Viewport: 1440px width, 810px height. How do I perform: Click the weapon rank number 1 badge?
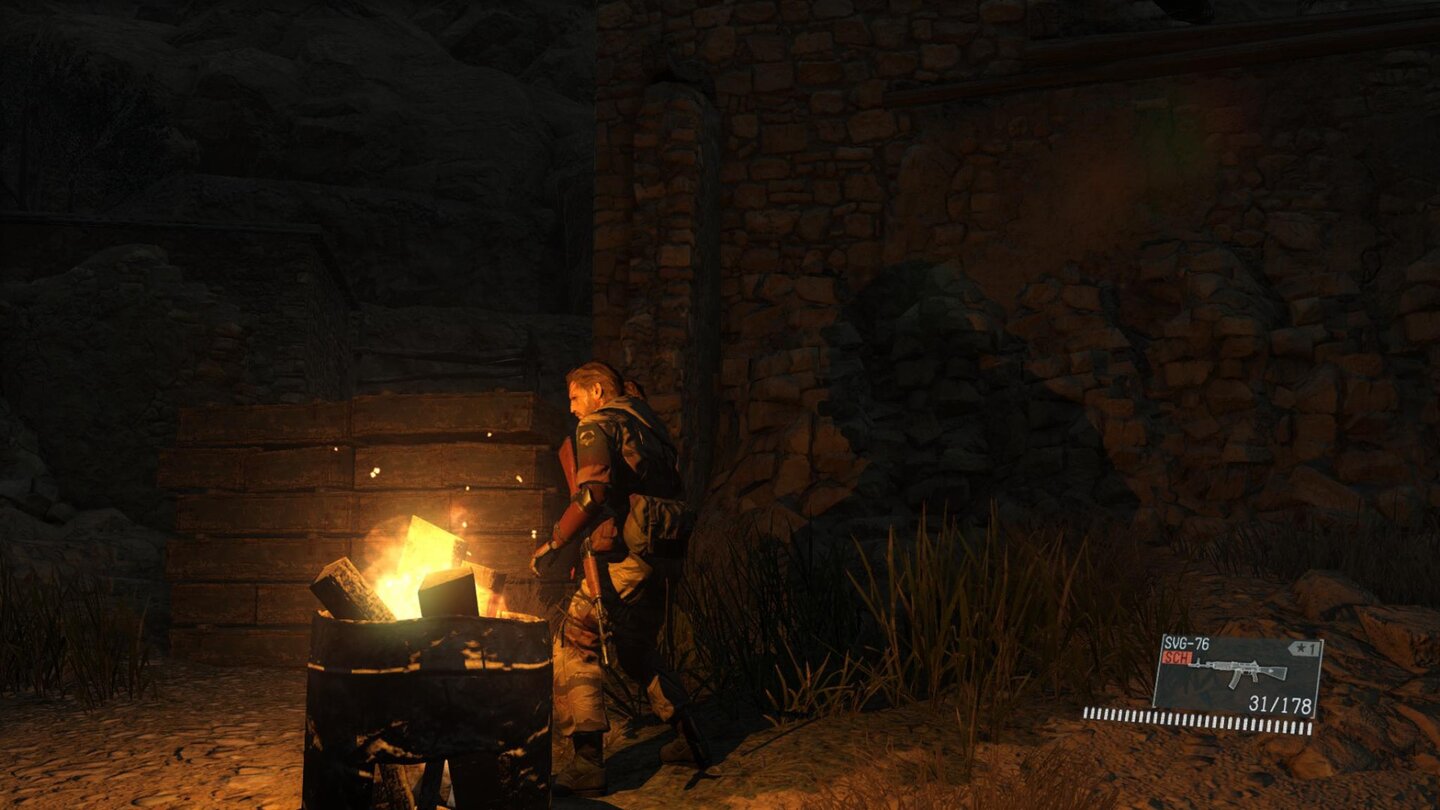pos(1312,647)
